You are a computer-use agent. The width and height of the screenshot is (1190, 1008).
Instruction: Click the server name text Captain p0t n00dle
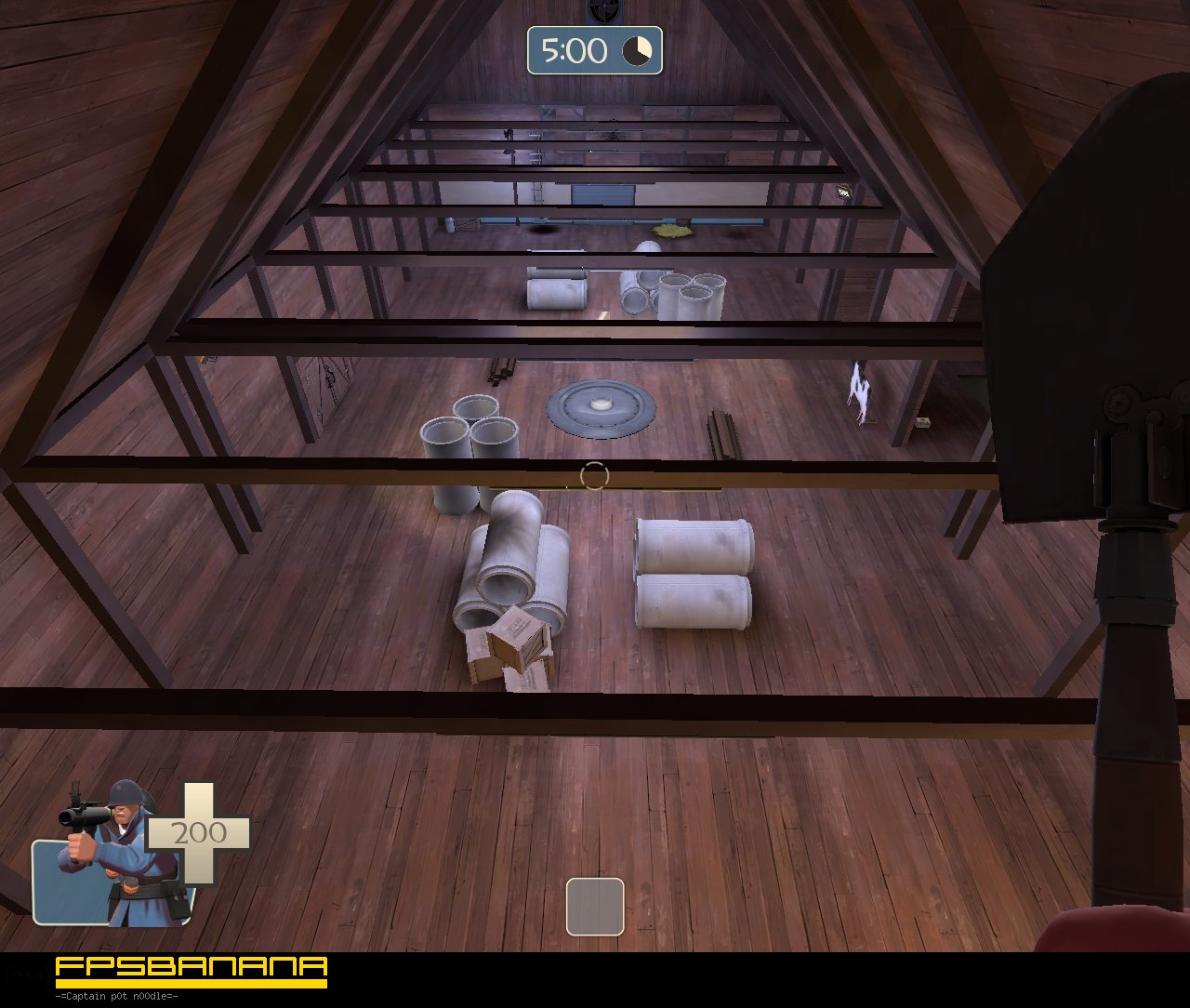[116, 994]
